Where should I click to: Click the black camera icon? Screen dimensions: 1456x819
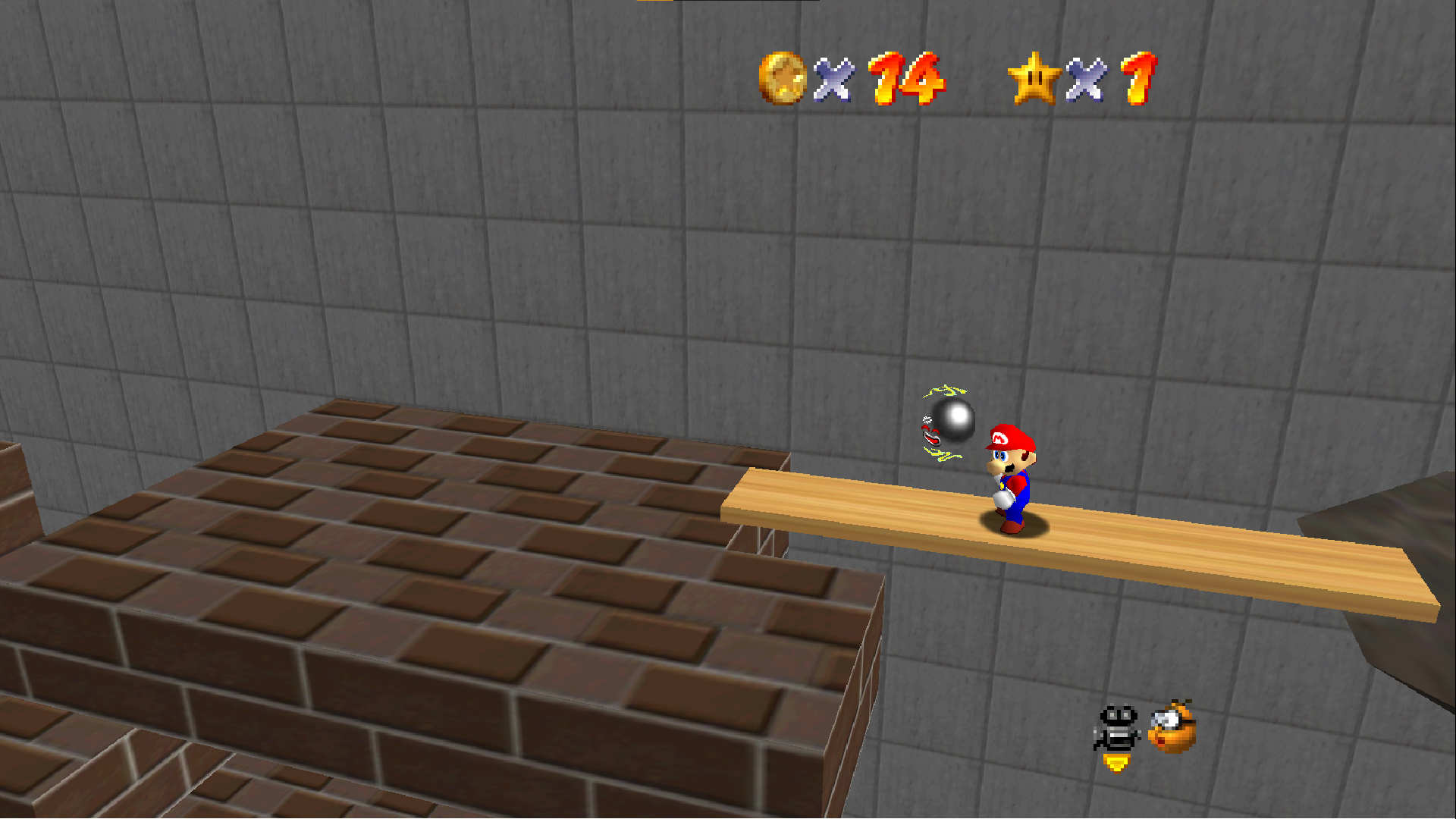point(1117,728)
